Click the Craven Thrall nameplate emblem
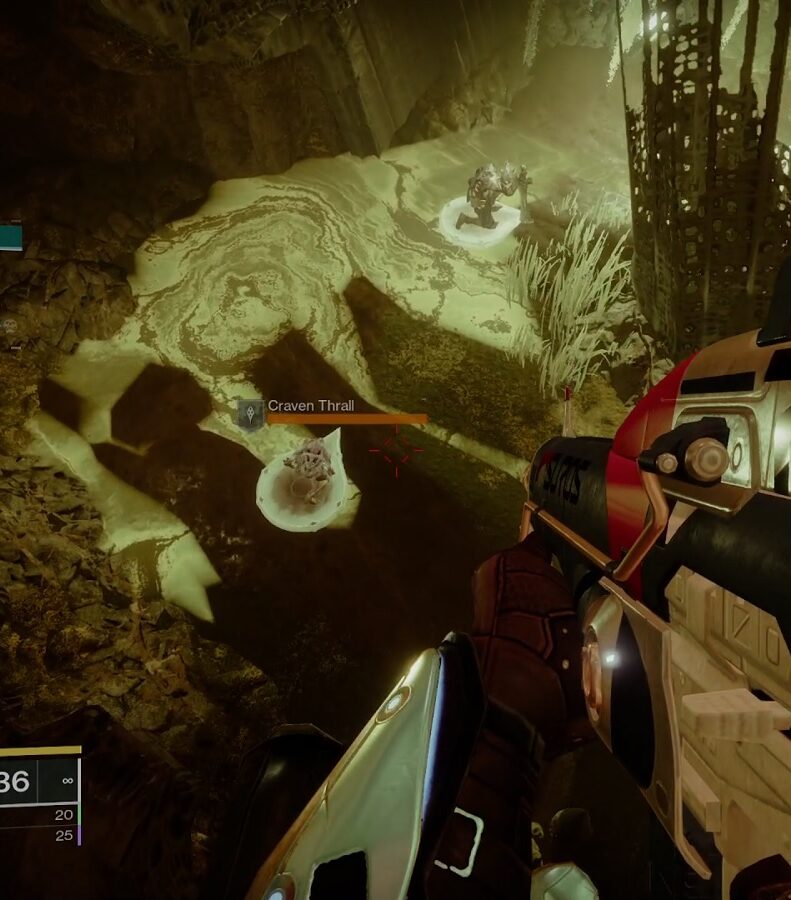 (249, 413)
